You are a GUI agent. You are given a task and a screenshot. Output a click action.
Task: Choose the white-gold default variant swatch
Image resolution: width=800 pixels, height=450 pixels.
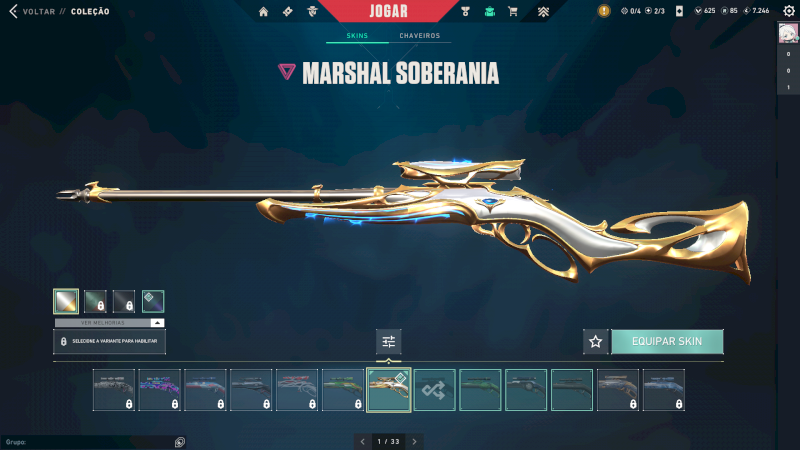coord(66,301)
